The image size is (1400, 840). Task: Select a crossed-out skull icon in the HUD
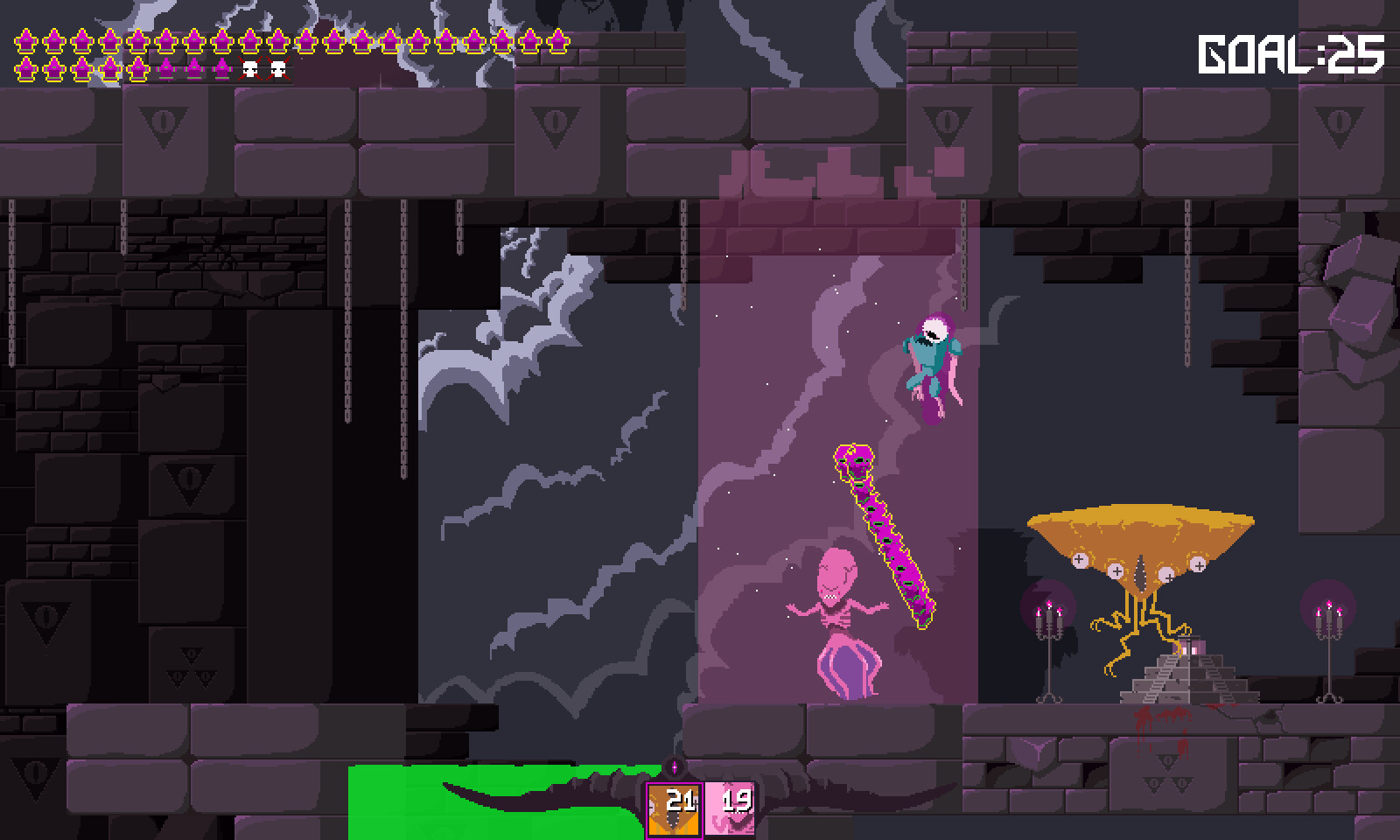pos(250,66)
